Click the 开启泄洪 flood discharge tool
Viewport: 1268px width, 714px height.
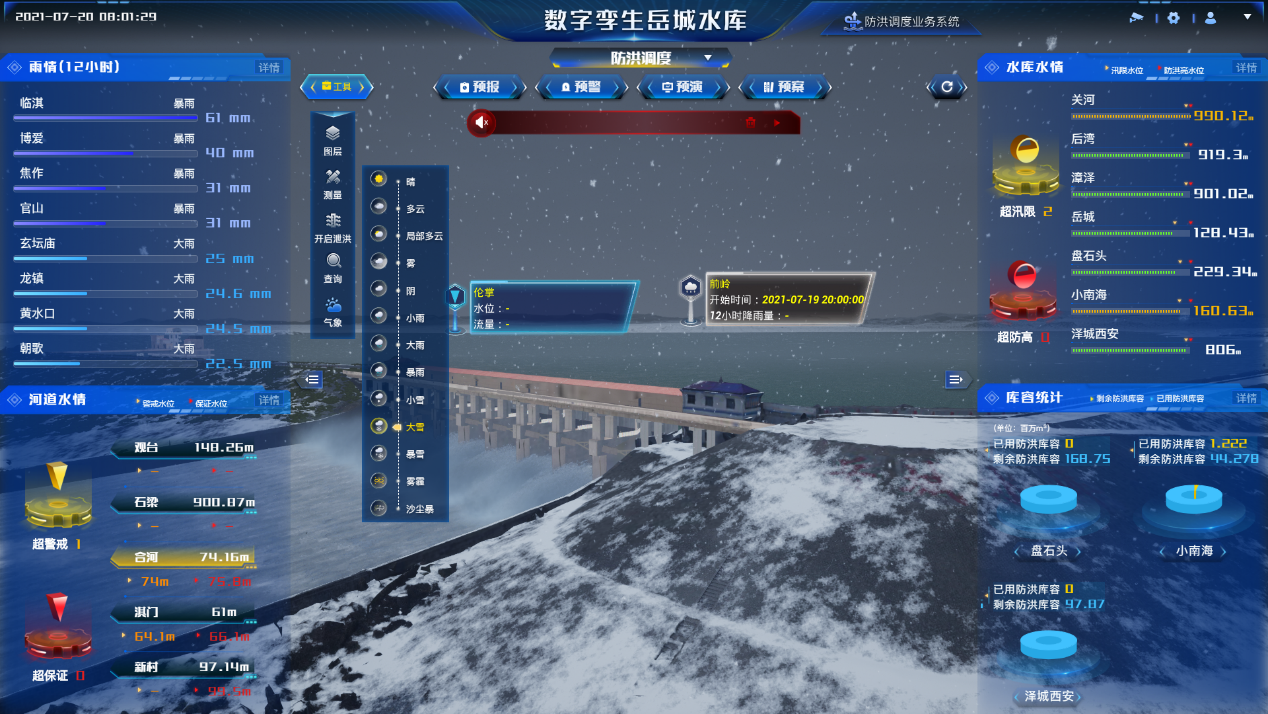click(x=333, y=227)
